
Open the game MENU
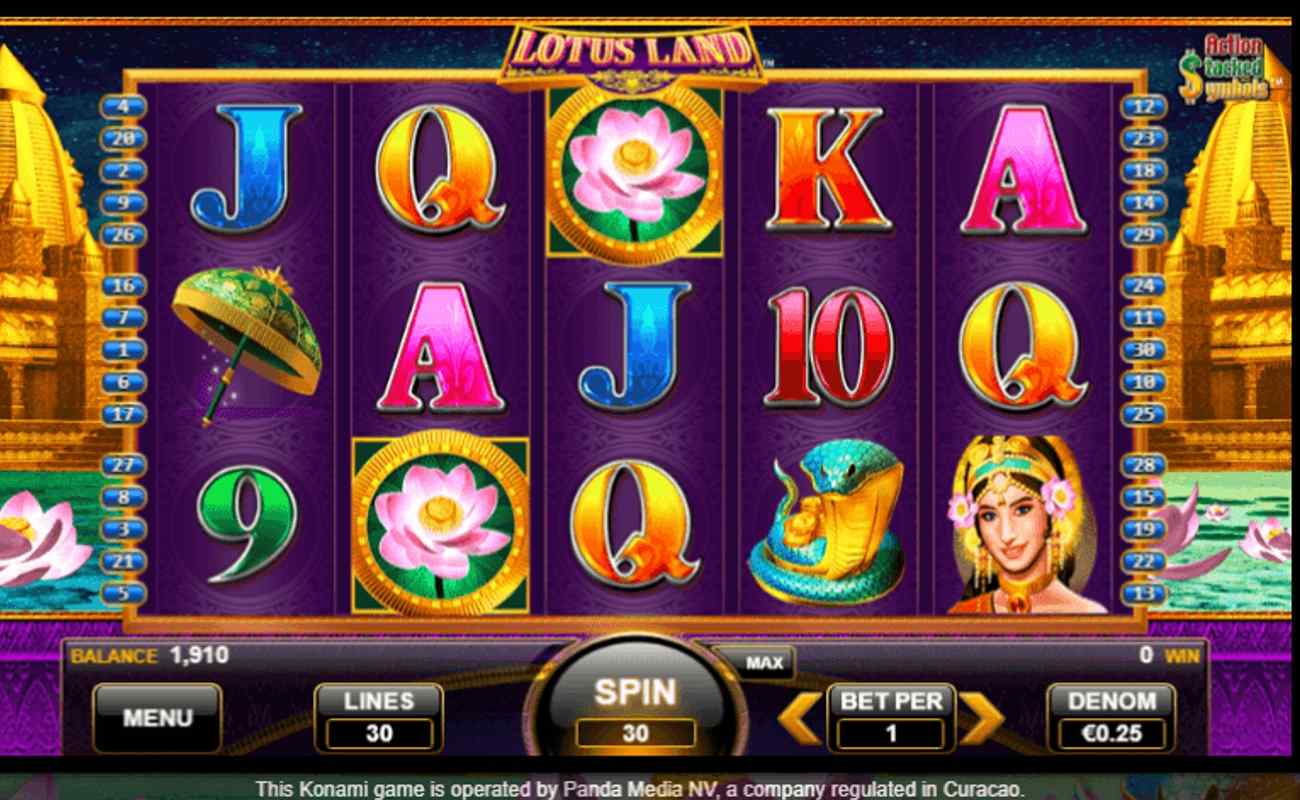click(156, 715)
